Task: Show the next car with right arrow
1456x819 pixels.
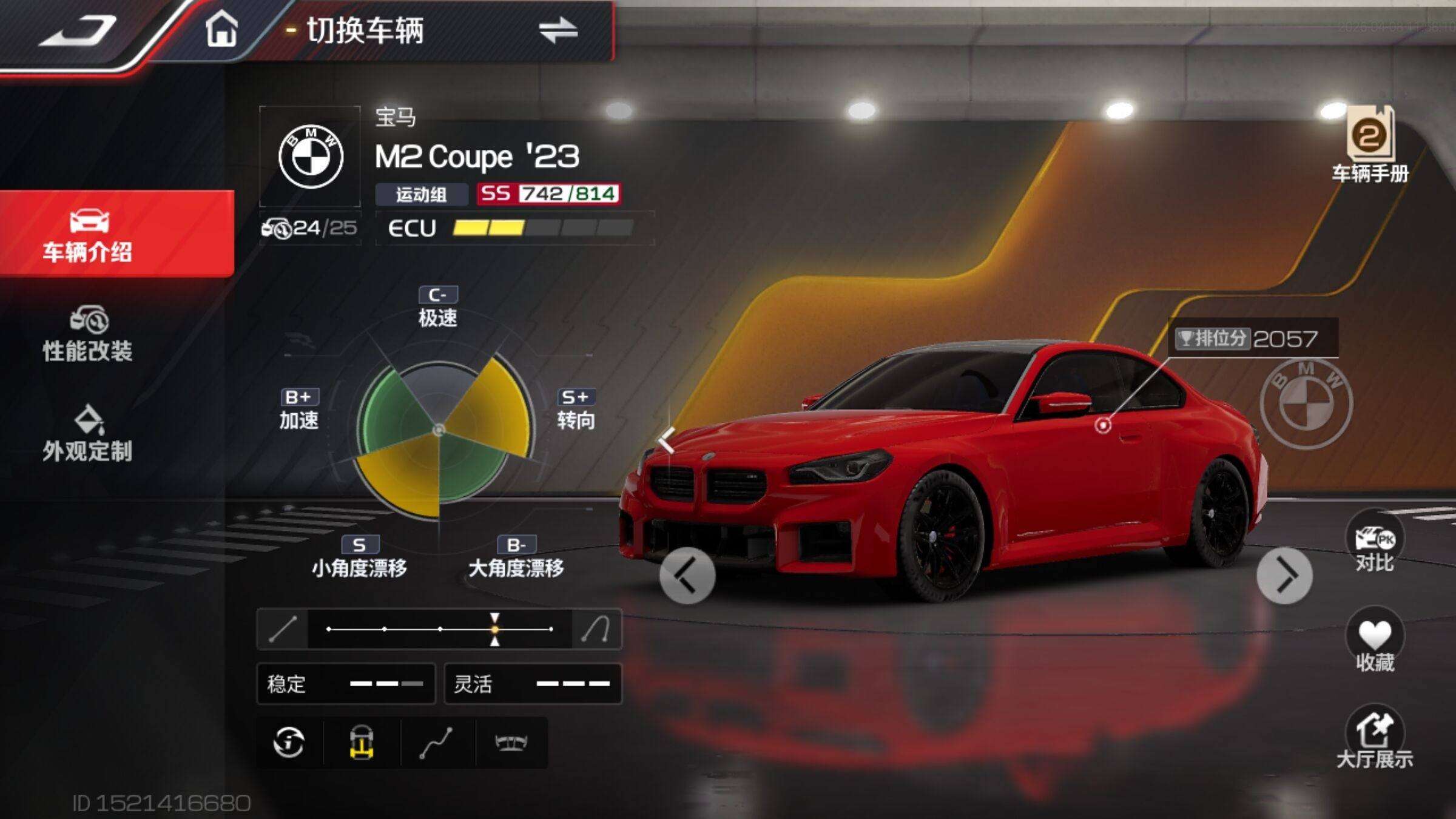Action: (1284, 575)
